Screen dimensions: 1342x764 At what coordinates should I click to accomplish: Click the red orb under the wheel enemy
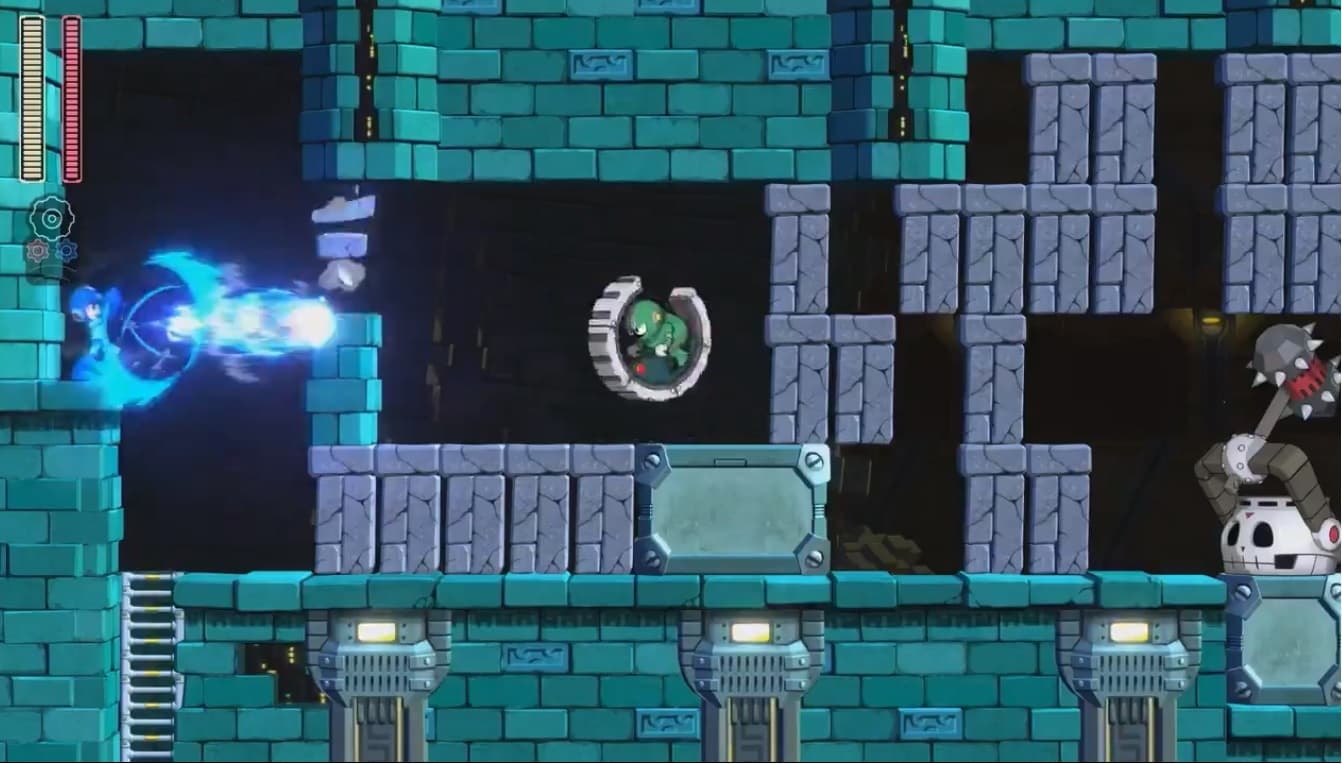[640, 368]
